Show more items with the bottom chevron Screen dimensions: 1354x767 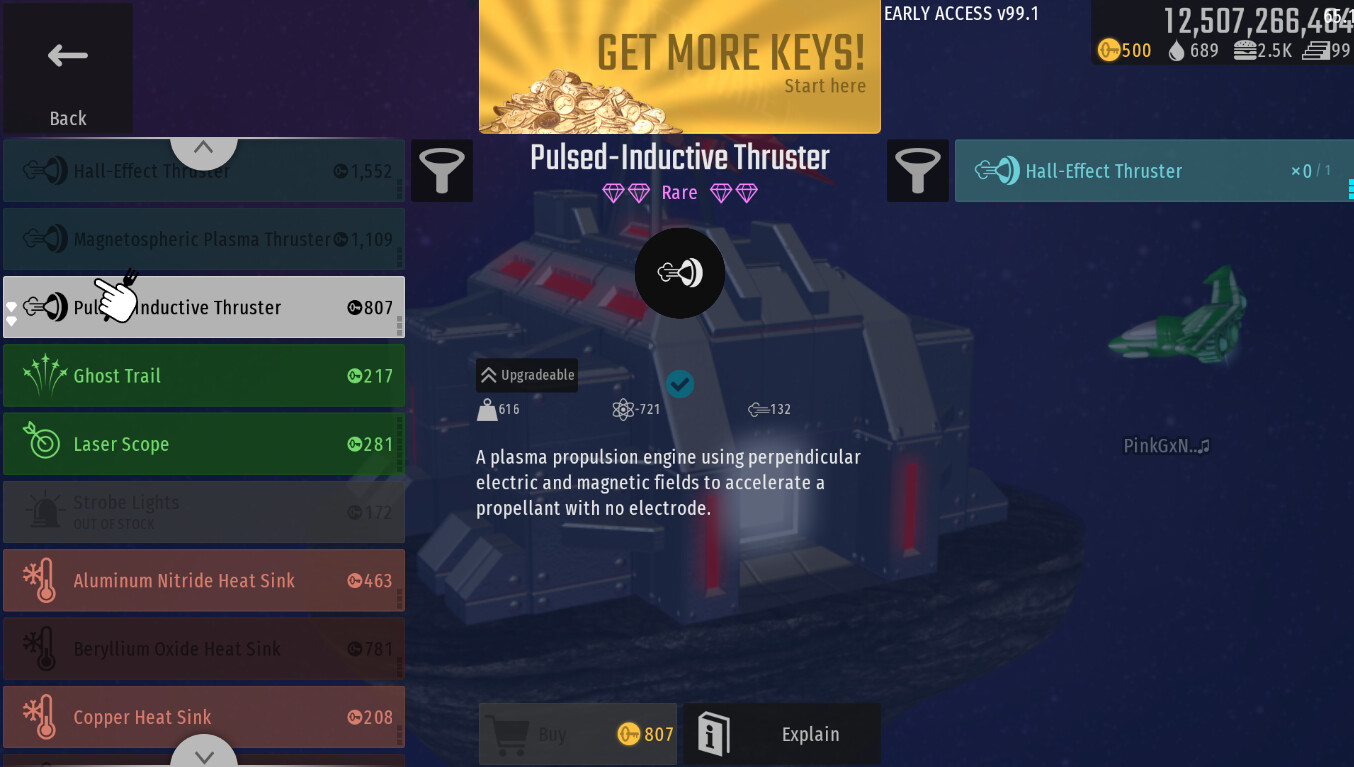[204, 753]
